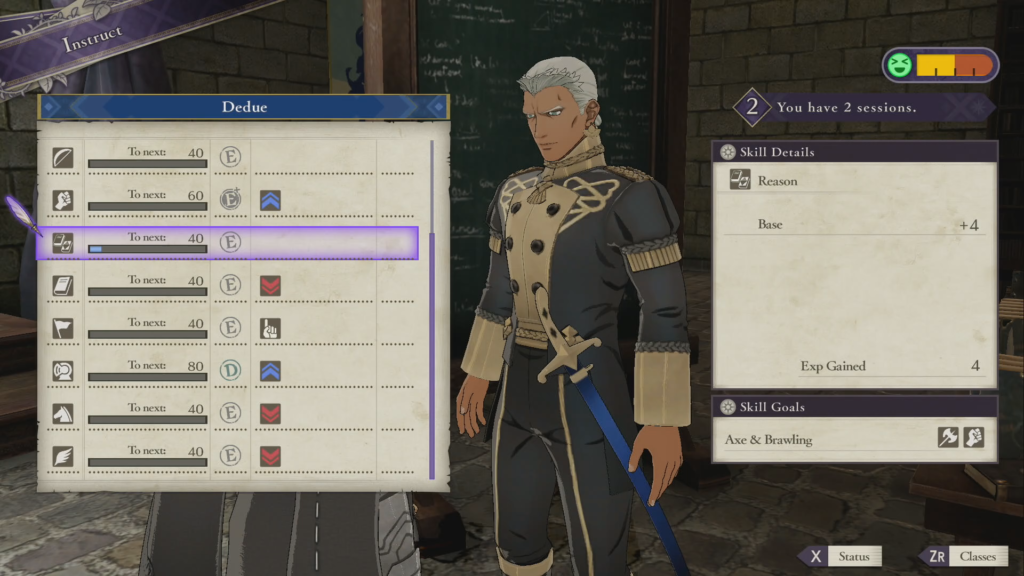Click the highlighted Reason skill row
The height and width of the screenshot is (576, 1024).
click(228, 243)
